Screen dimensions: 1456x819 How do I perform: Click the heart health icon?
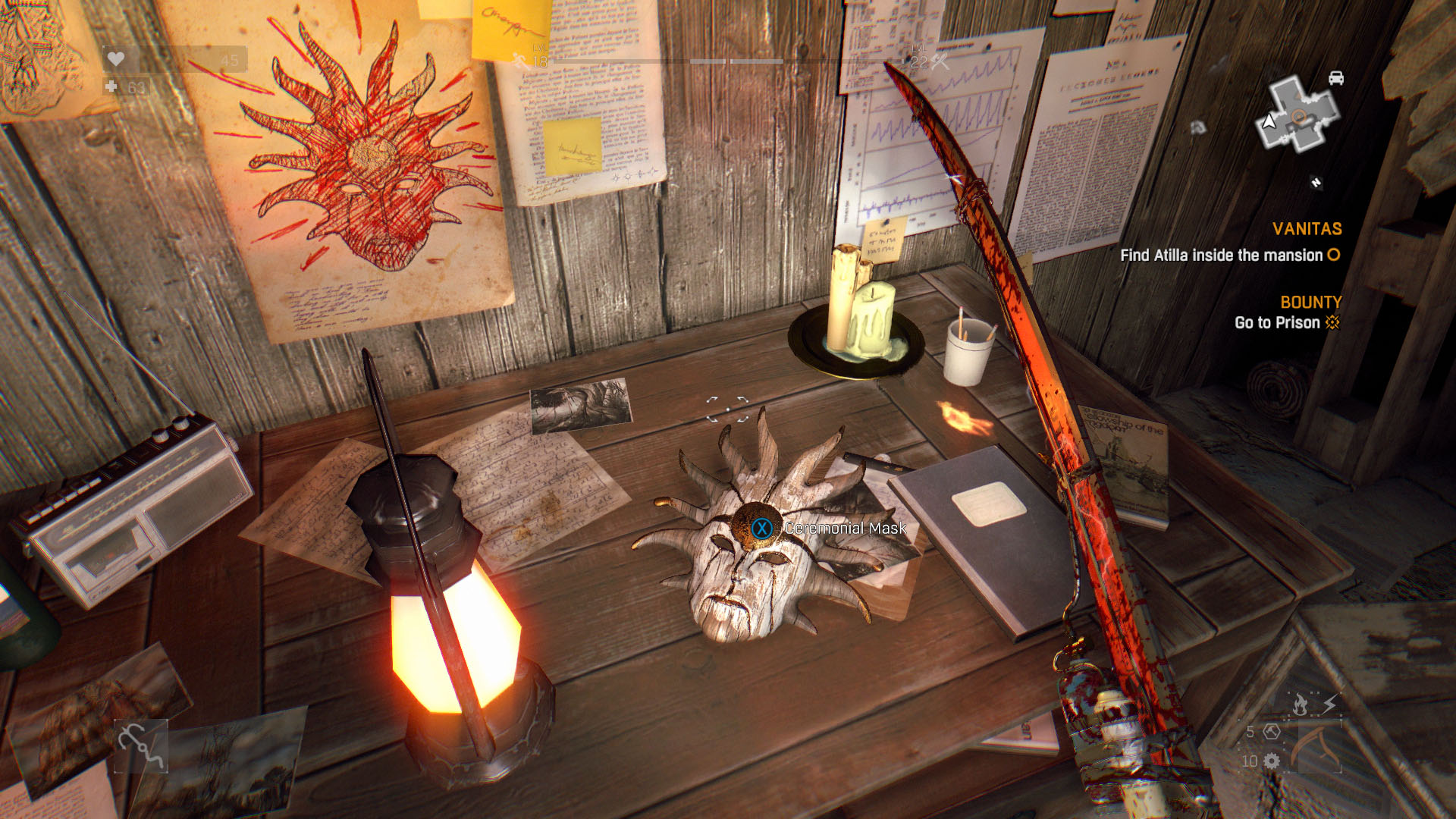coord(115,59)
